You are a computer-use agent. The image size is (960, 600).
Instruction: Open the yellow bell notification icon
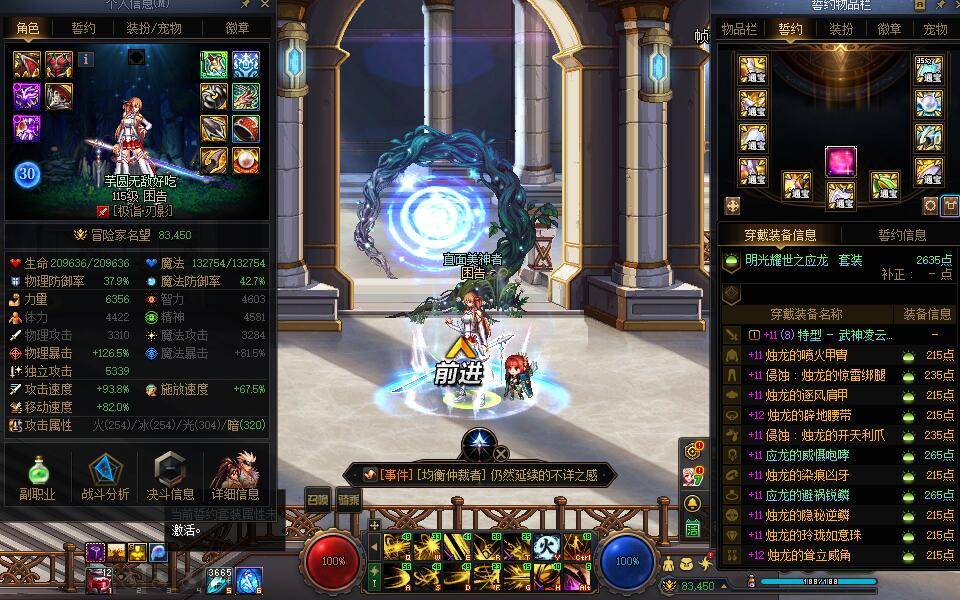[692, 502]
